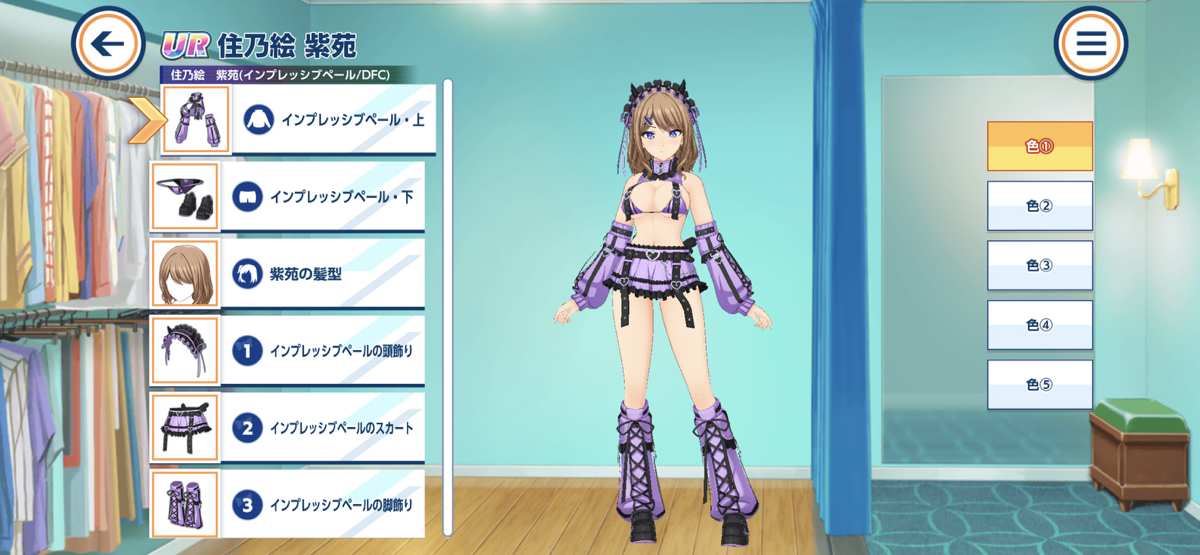Screen dimensions: 1200x555
Task: Switch to color option 色②
Action: (1040, 206)
